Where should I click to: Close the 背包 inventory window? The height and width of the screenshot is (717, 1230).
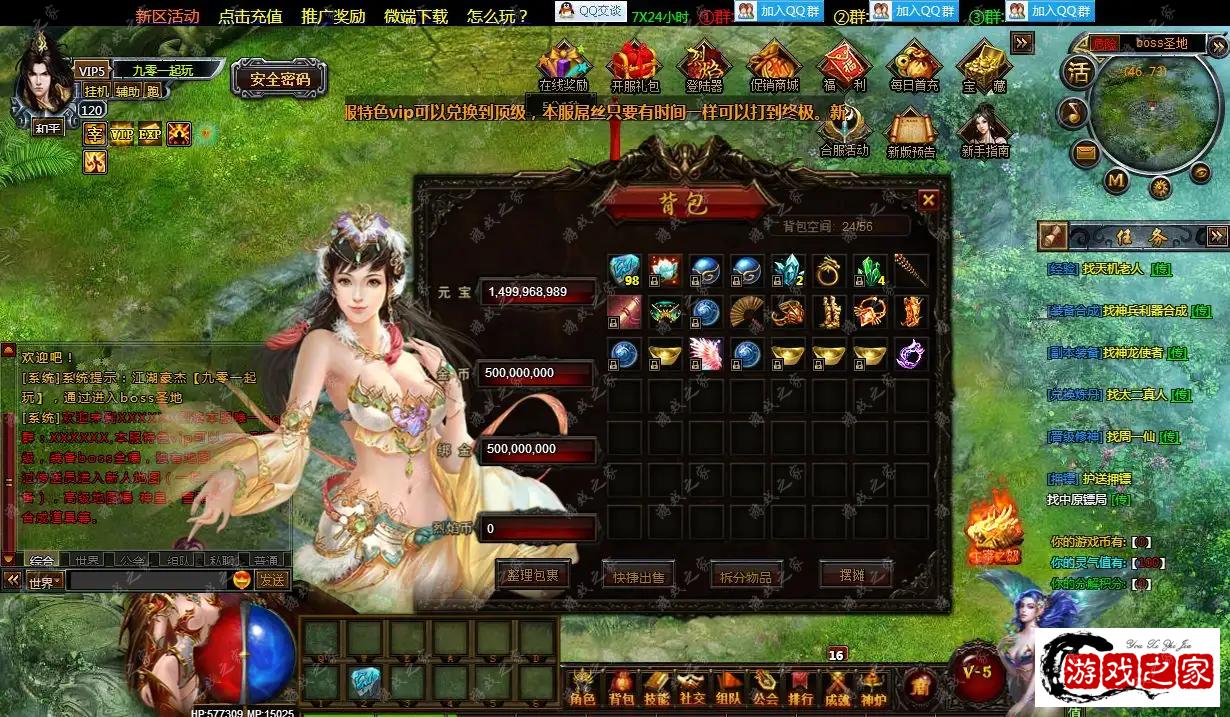point(928,200)
